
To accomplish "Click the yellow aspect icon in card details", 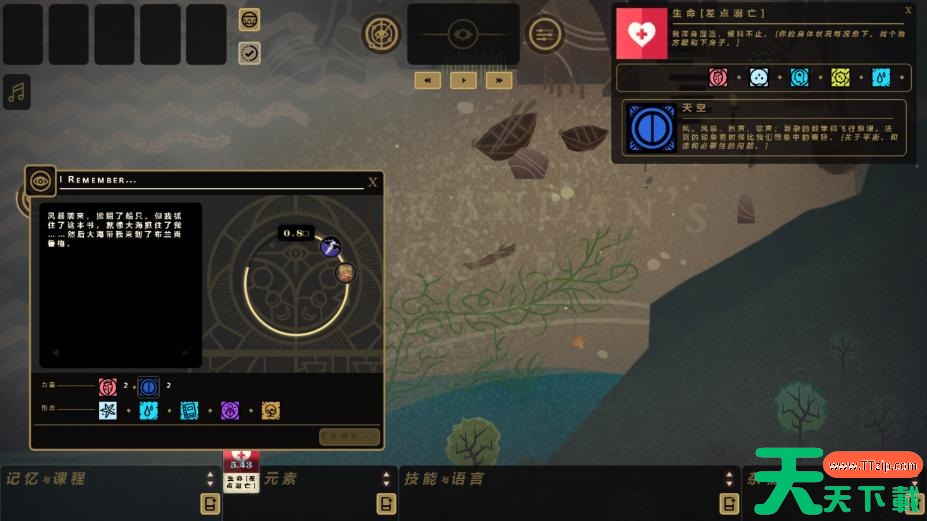I will click(x=840, y=77).
